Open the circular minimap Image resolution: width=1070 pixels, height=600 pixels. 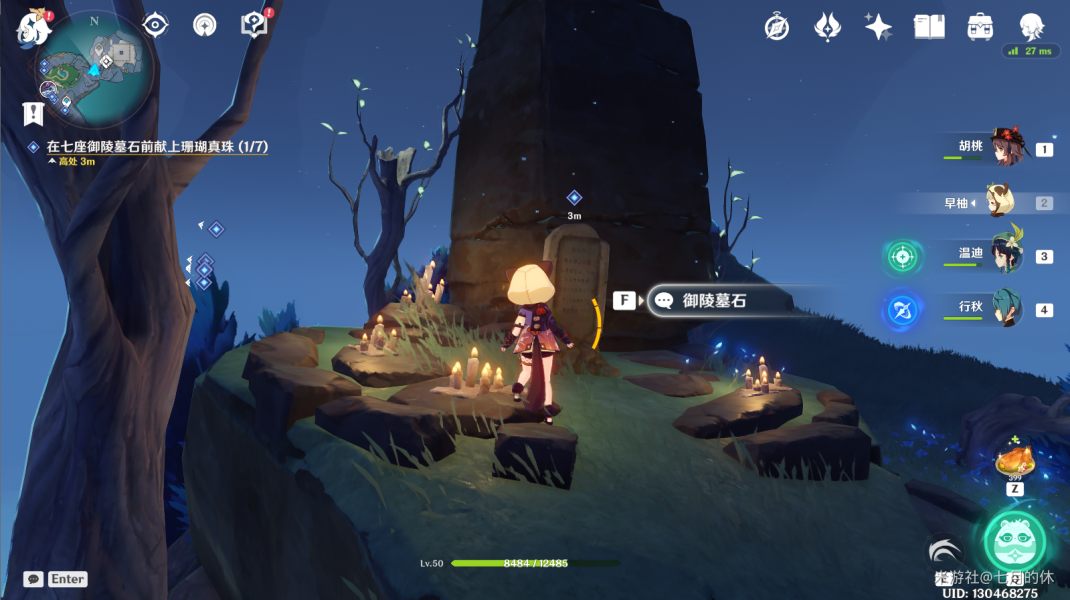(x=95, y=68)
